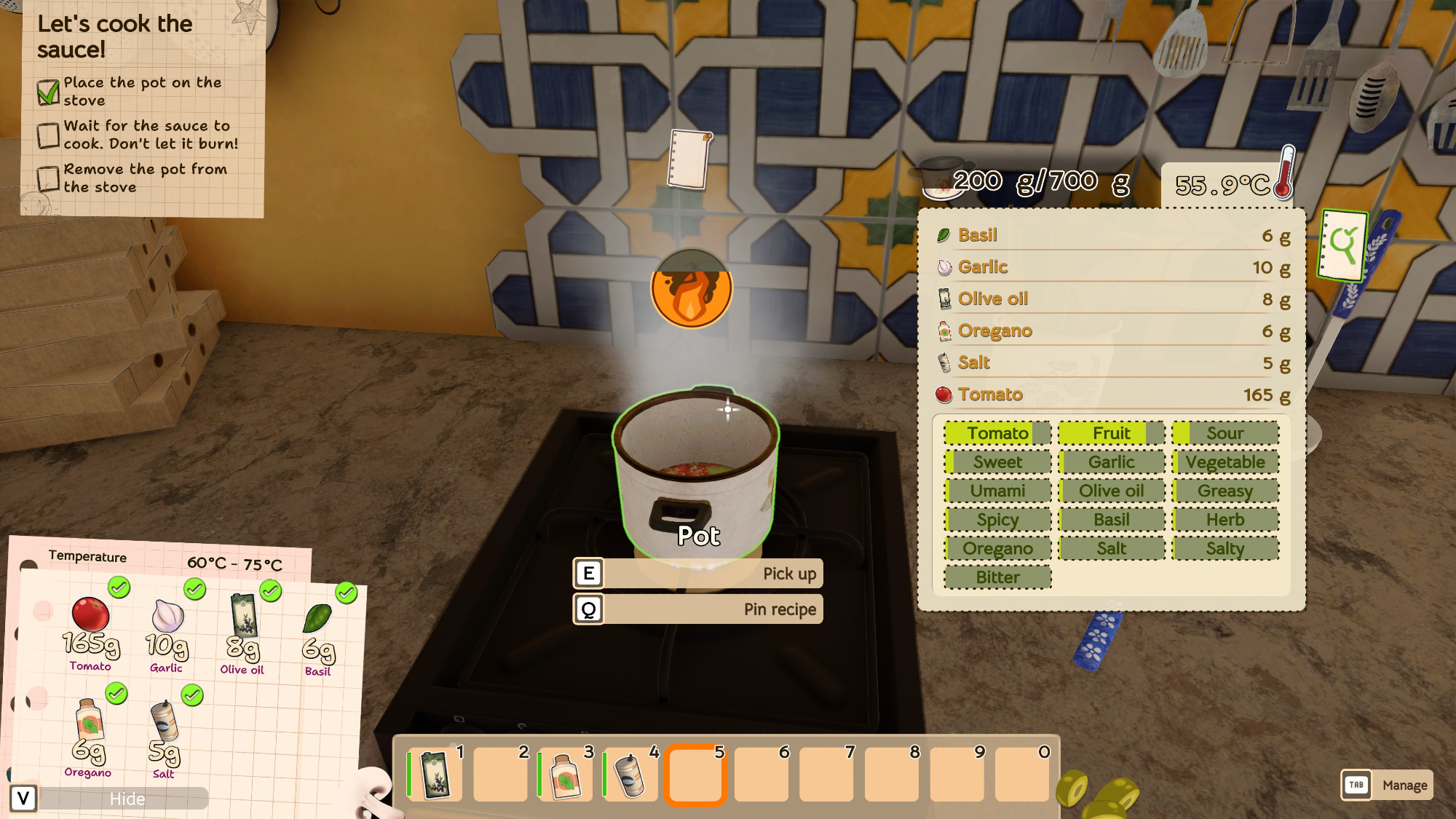This screenshot has height=819, width=1456.
Task: Select the olive oil bottle hotbar slot
Action: coord(435,775)
